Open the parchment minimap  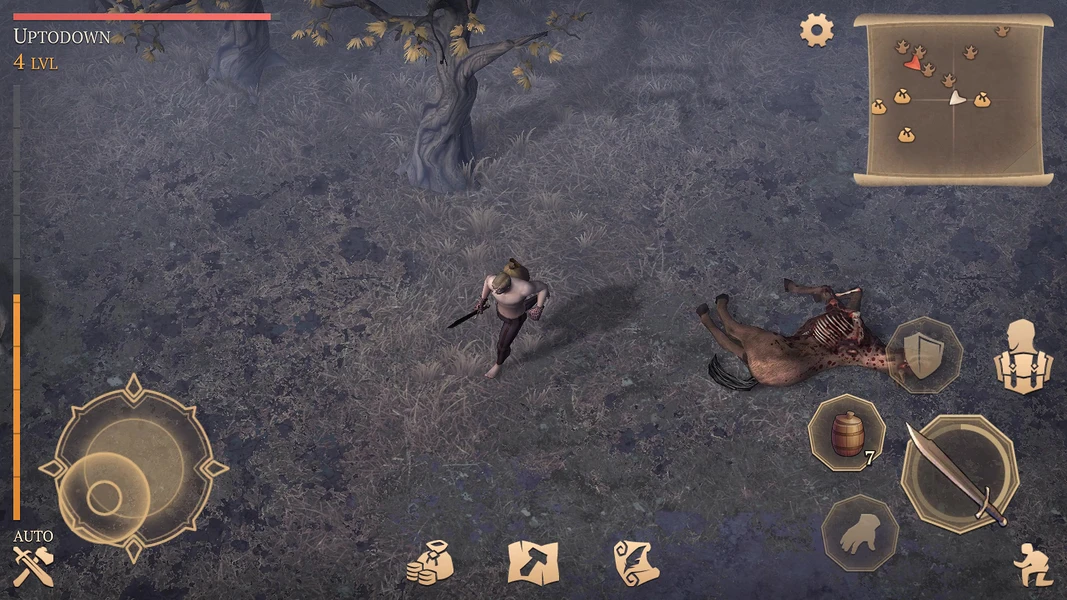pos(953,99)
